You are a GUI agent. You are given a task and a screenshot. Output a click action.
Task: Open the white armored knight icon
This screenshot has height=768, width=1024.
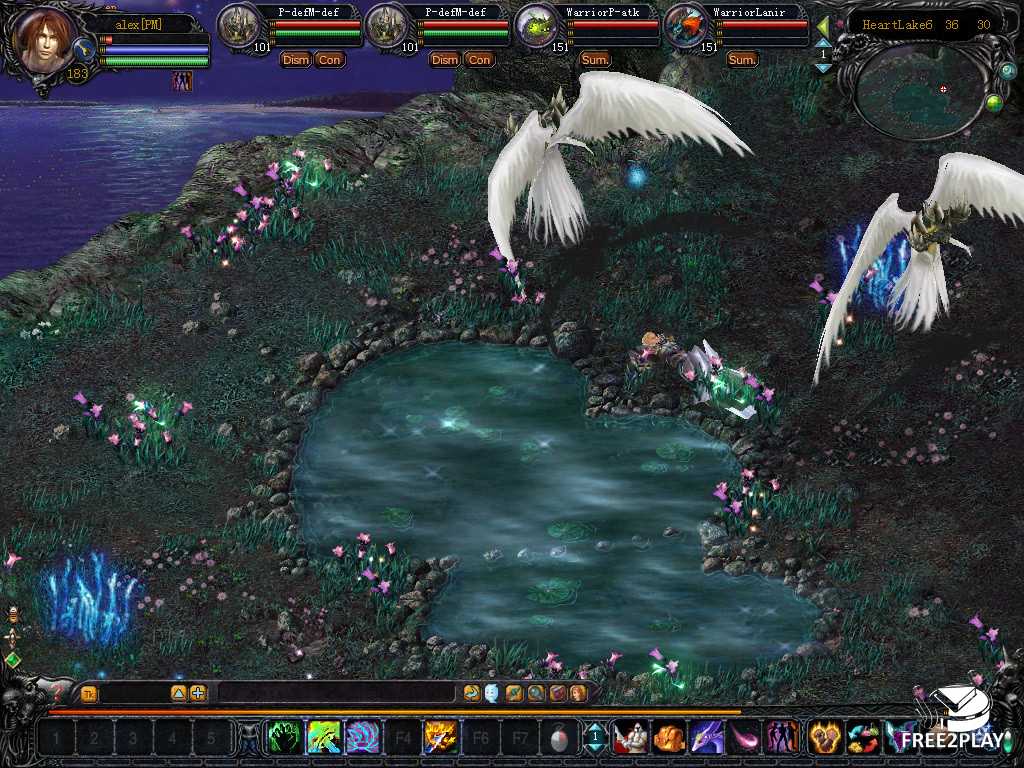[x=629, y=738]
